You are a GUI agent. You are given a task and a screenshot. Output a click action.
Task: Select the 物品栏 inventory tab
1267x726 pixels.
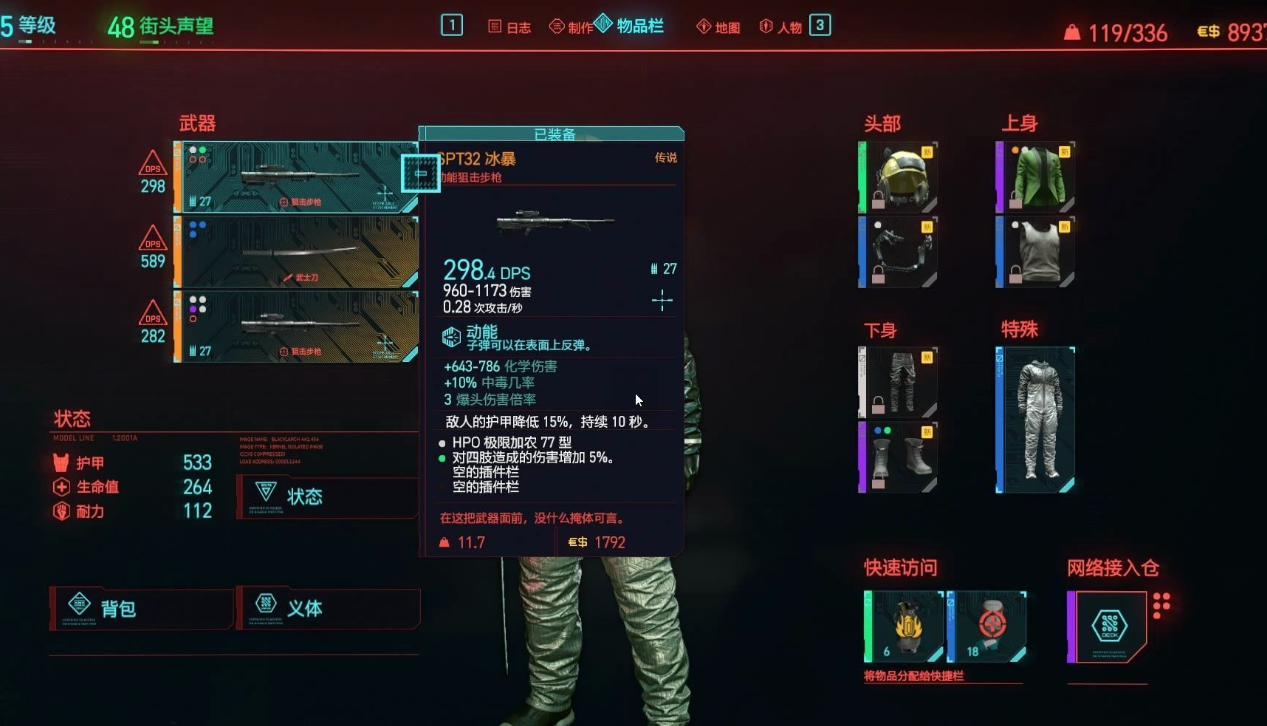click(630, 25)
